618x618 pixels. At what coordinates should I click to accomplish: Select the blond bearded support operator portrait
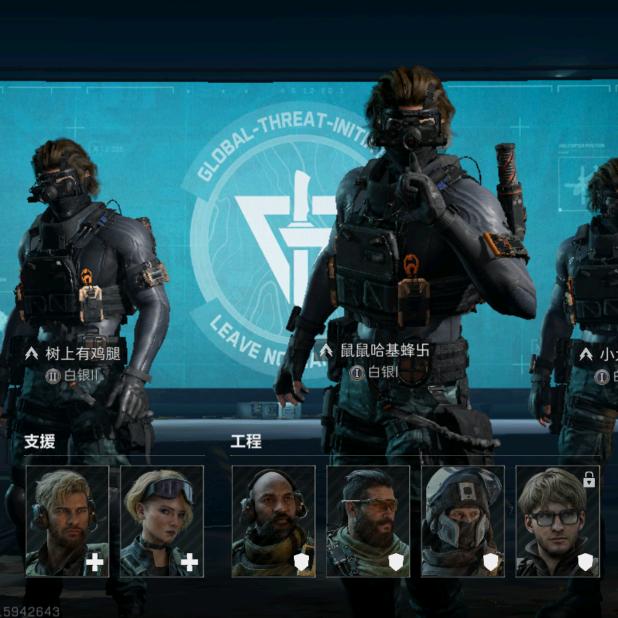click(x=67, y=521)
